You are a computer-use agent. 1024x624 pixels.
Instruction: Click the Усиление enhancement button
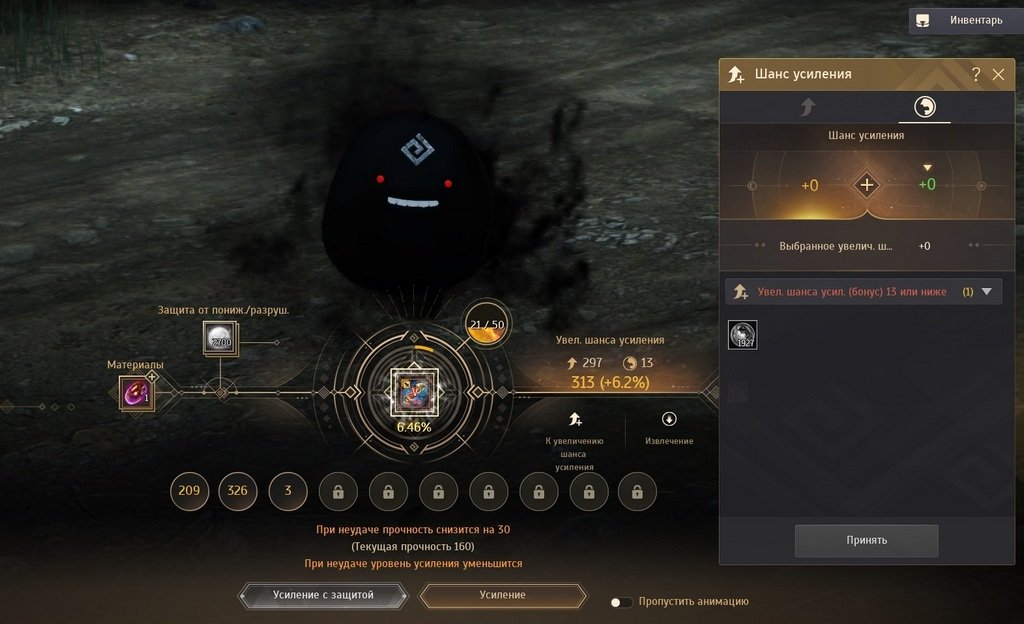[502, 595]
